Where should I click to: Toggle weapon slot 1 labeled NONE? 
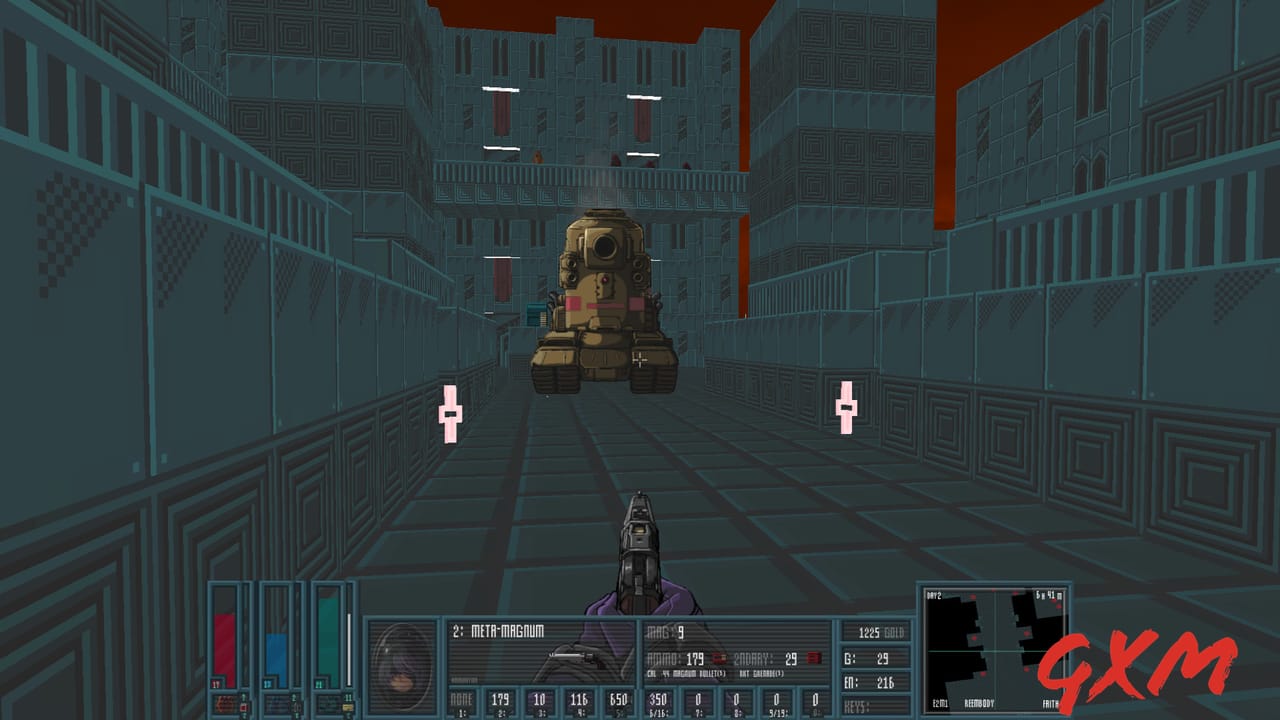[460, 698]
